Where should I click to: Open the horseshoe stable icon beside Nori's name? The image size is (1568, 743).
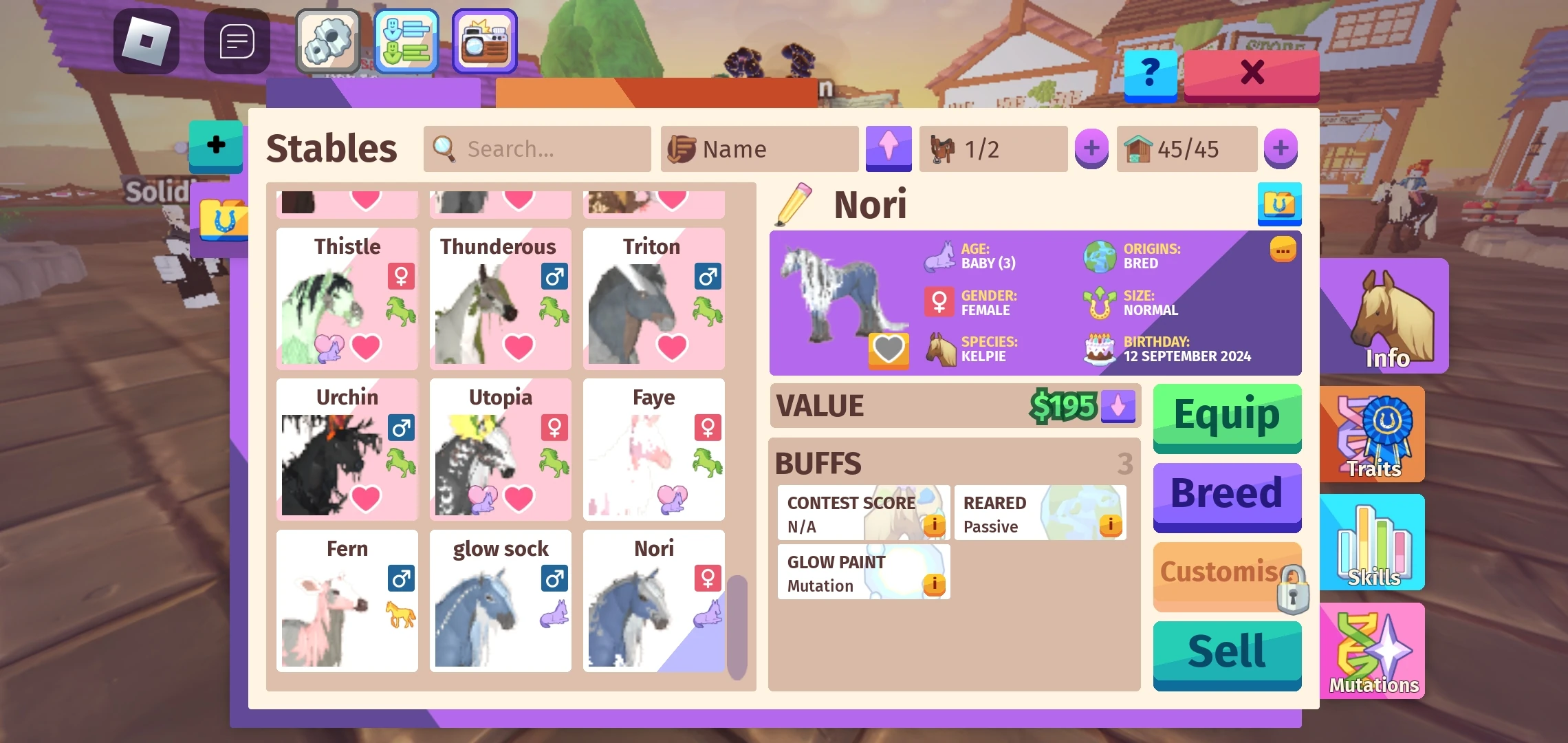pos(1279,203)
